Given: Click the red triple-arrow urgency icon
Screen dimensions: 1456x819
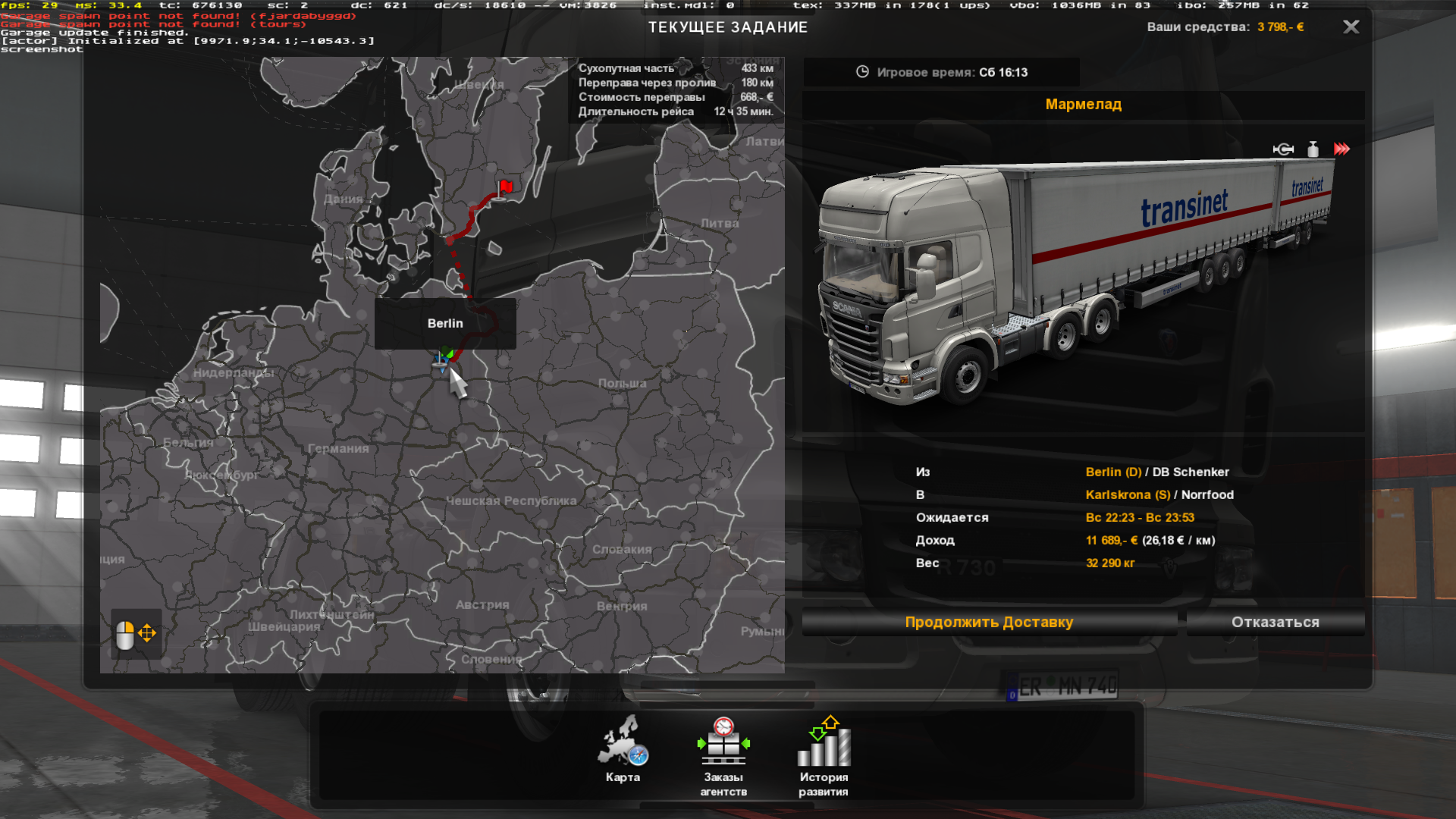Looking at the screenshot, I should 1341,149.
